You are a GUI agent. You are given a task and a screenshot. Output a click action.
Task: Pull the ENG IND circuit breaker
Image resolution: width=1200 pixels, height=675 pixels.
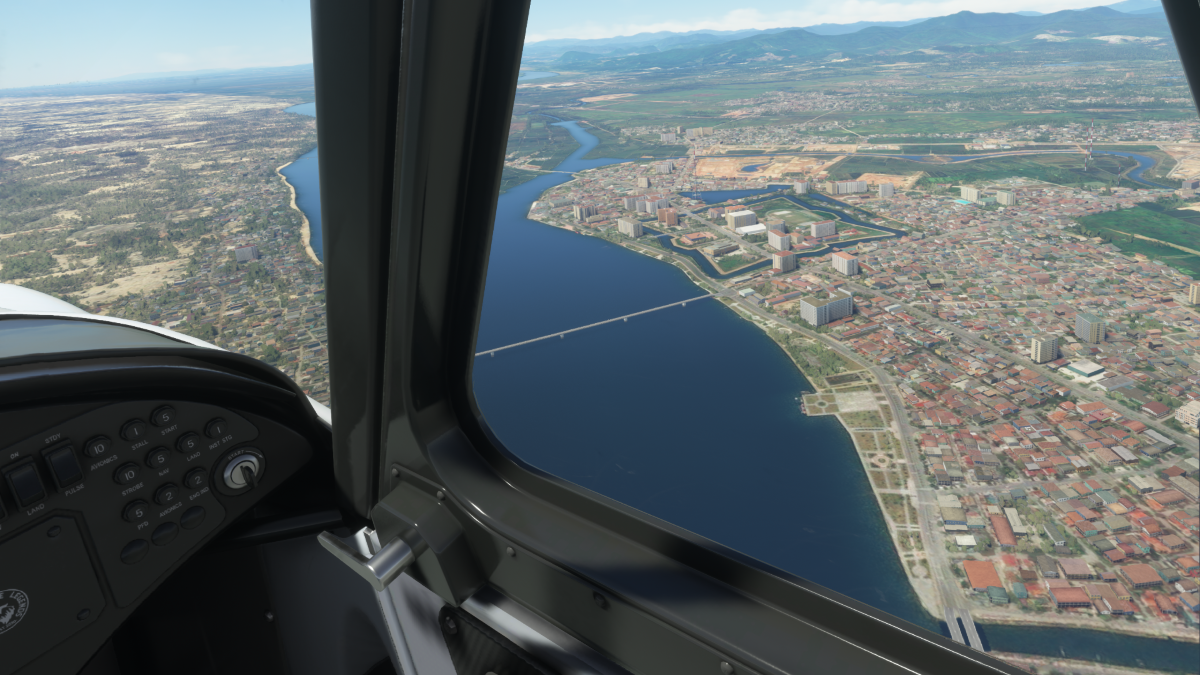(196, 478)
